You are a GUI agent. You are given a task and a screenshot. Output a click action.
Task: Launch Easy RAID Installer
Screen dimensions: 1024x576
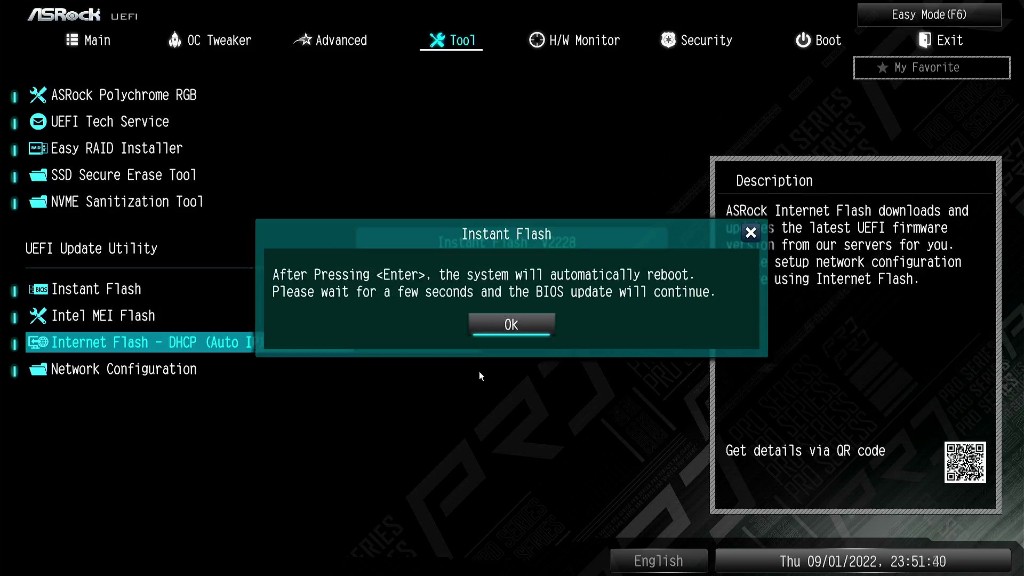pyautogui.click(x=116, y=148)
